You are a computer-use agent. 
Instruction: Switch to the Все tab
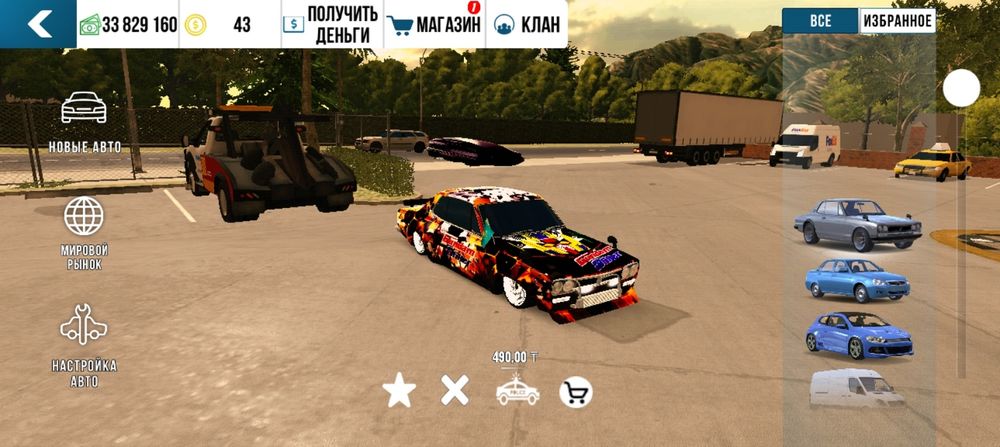(x=820, y=21)
